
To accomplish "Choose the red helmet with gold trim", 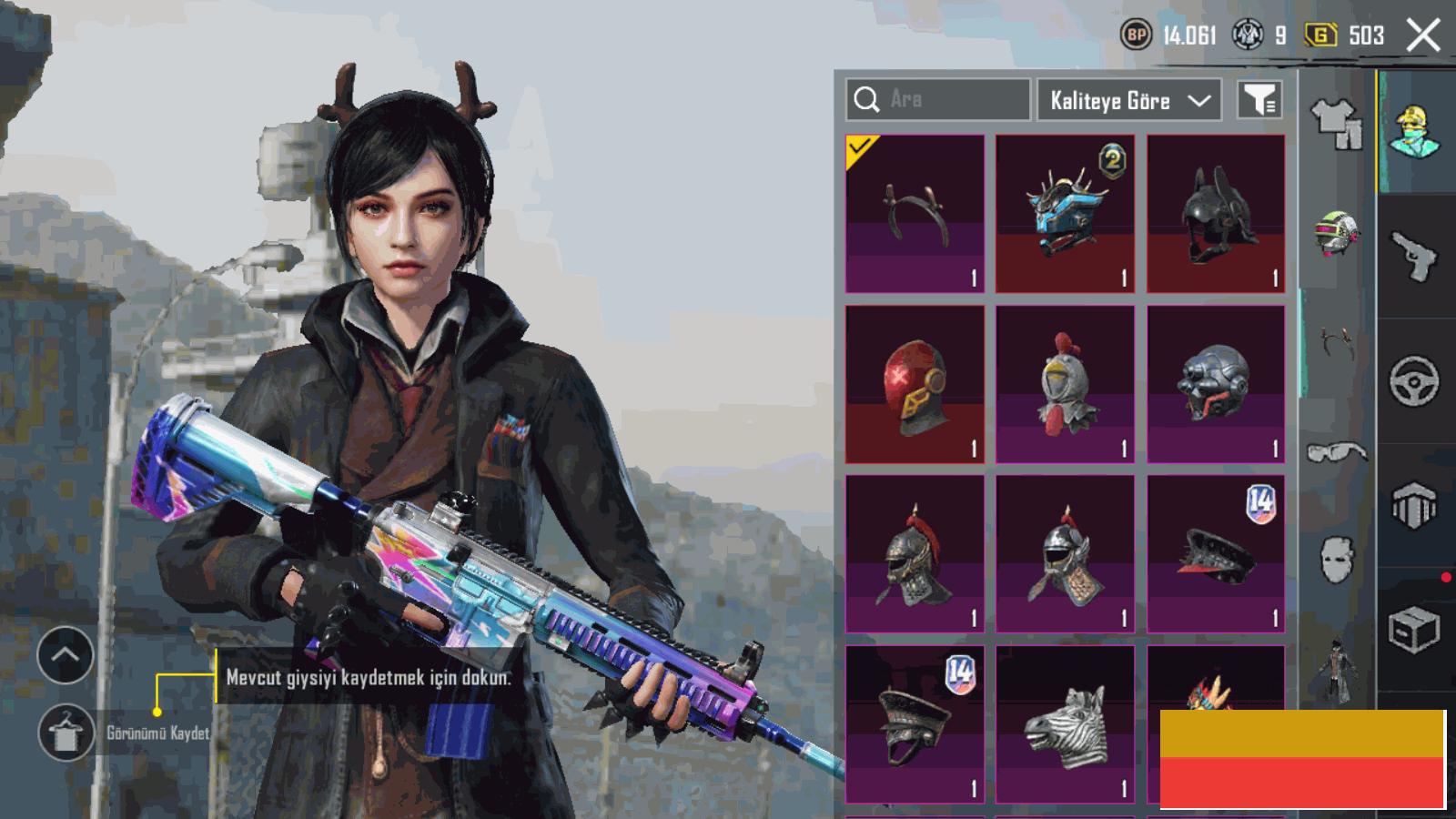I will (915, 384).
